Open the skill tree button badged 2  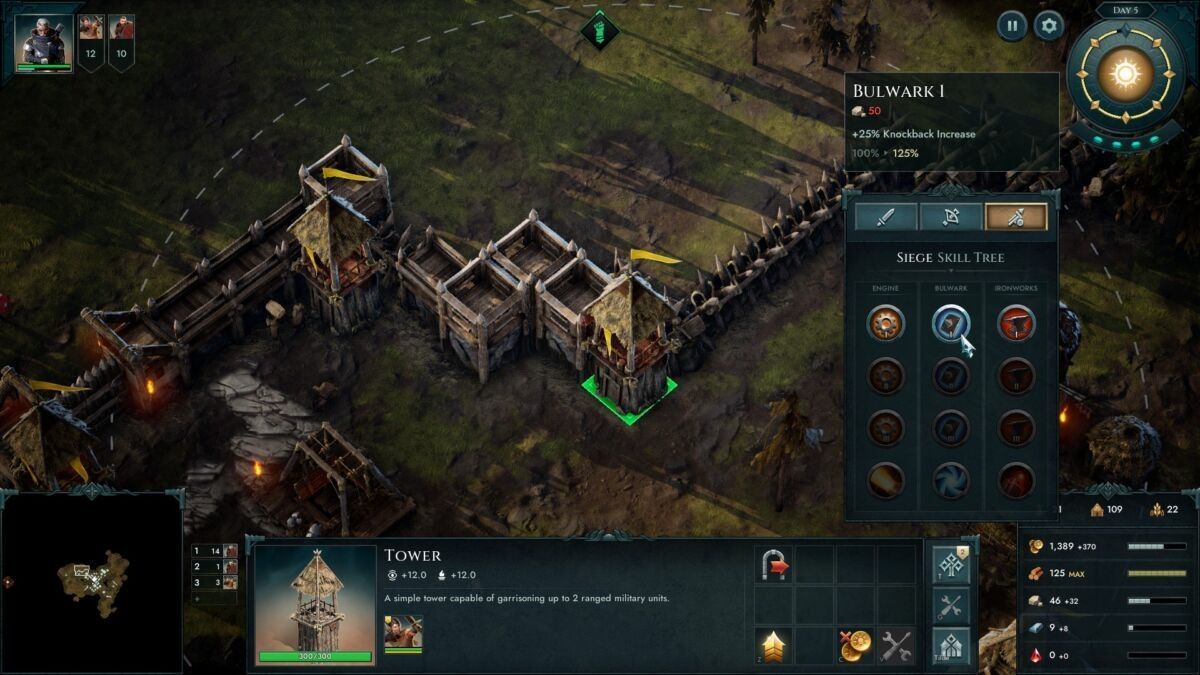[x=951, y=564]
